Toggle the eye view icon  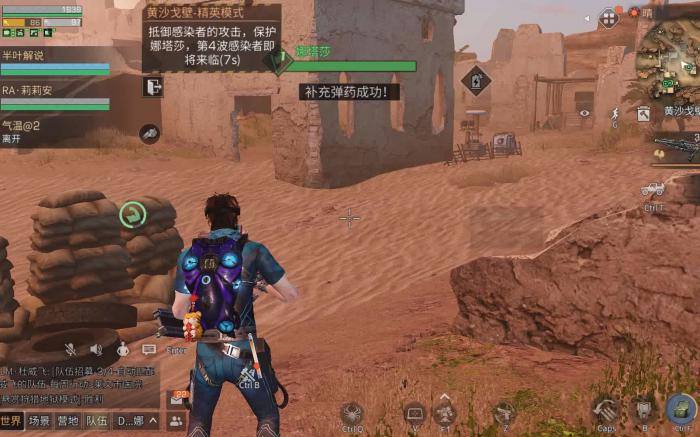coord(584,113)
